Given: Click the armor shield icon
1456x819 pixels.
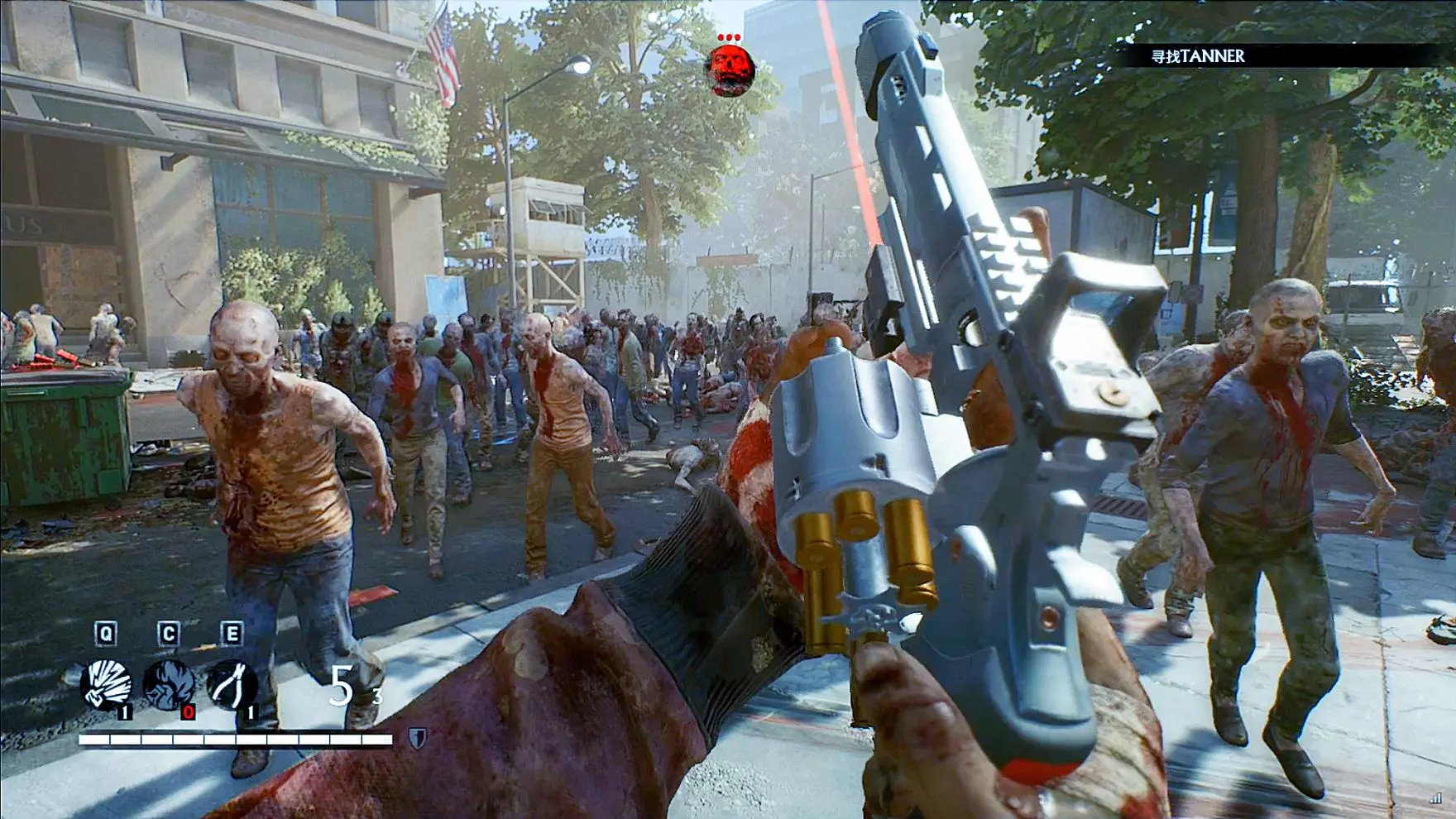Looking at the screenshot, I should click(416, 738).
